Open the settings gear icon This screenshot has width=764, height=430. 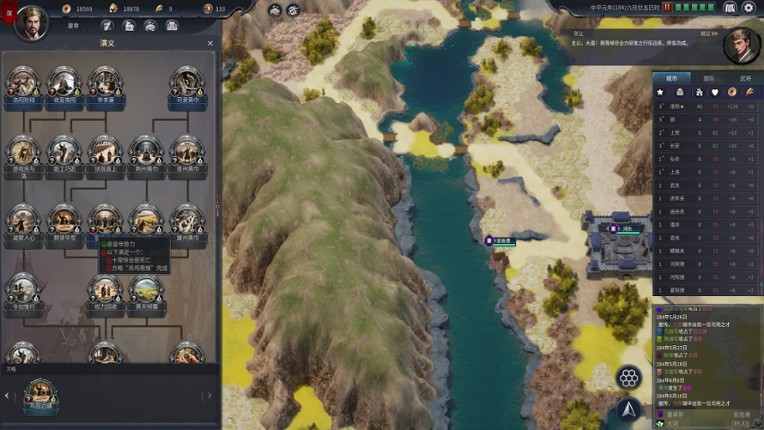[x=748, y=8]
